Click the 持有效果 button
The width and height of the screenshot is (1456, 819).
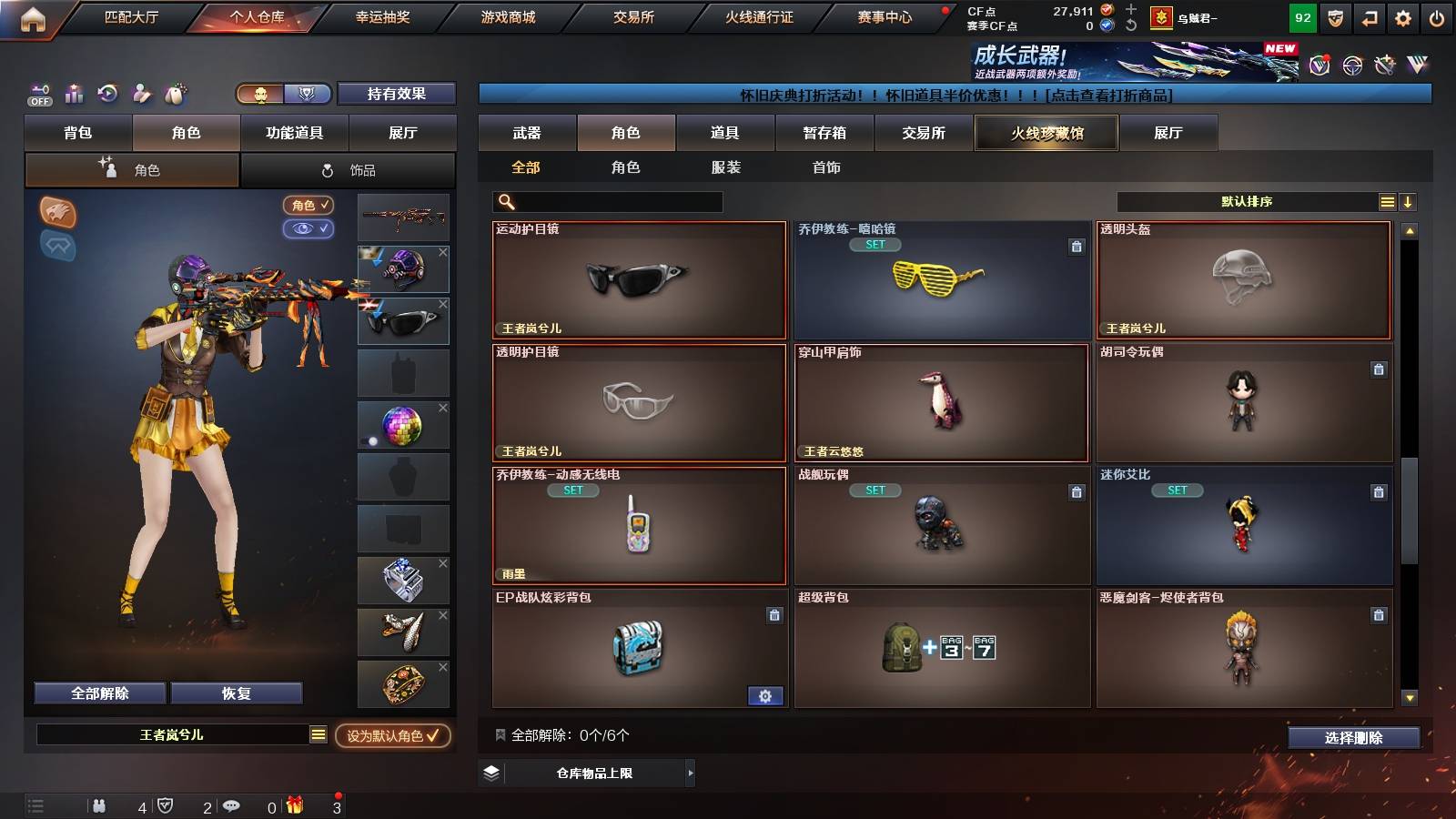pos(397,94)
